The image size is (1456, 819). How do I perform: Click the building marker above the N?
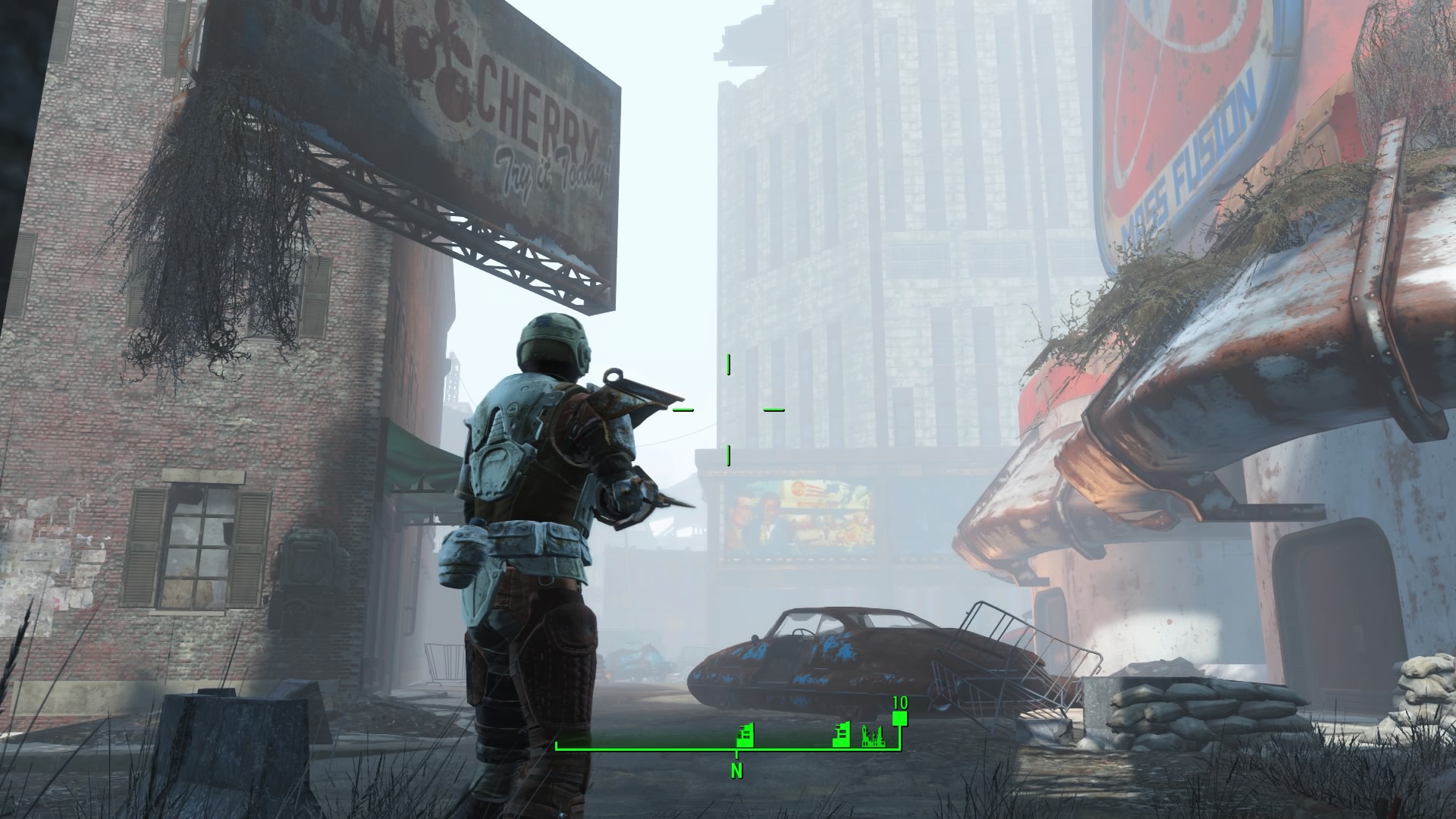(x=745, y=736)
